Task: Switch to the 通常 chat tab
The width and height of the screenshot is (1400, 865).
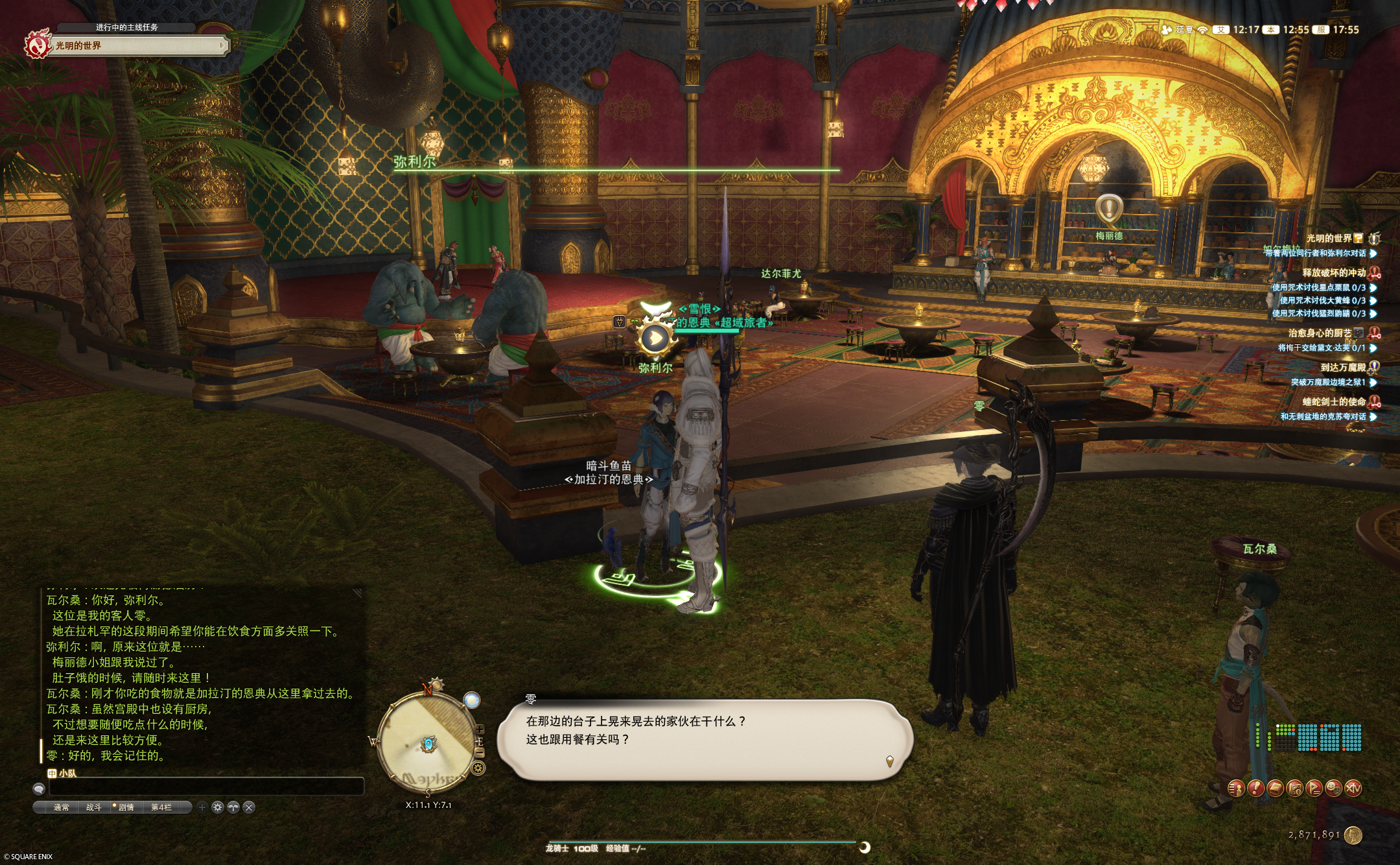Action: 62,807
